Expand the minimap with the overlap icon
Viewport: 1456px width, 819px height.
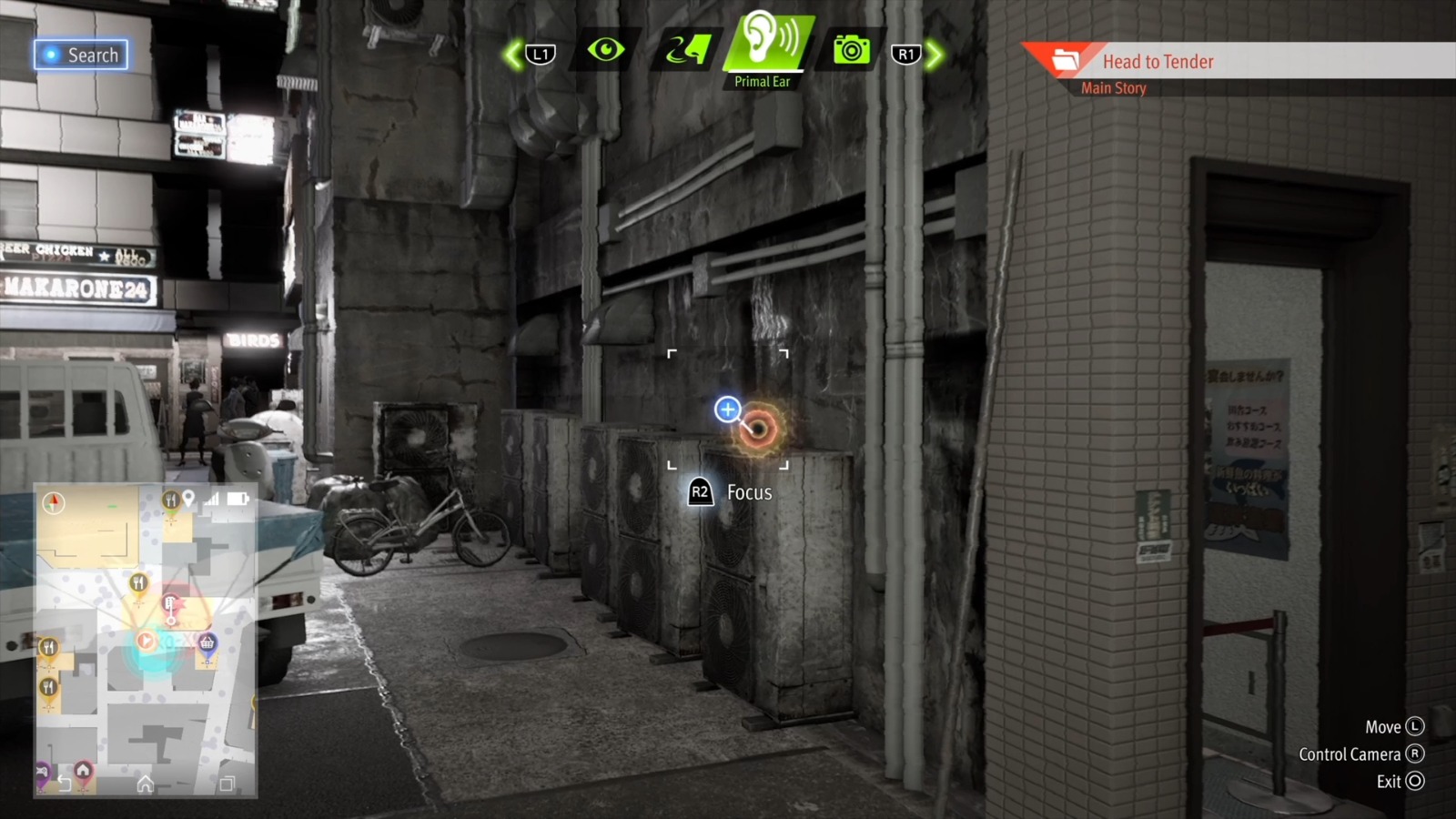(x=227, y=784)
